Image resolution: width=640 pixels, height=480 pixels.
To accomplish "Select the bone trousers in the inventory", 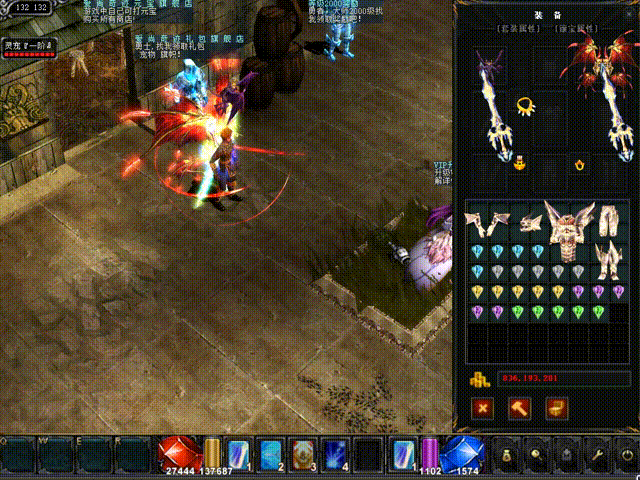I will click(x=608, y=222).
